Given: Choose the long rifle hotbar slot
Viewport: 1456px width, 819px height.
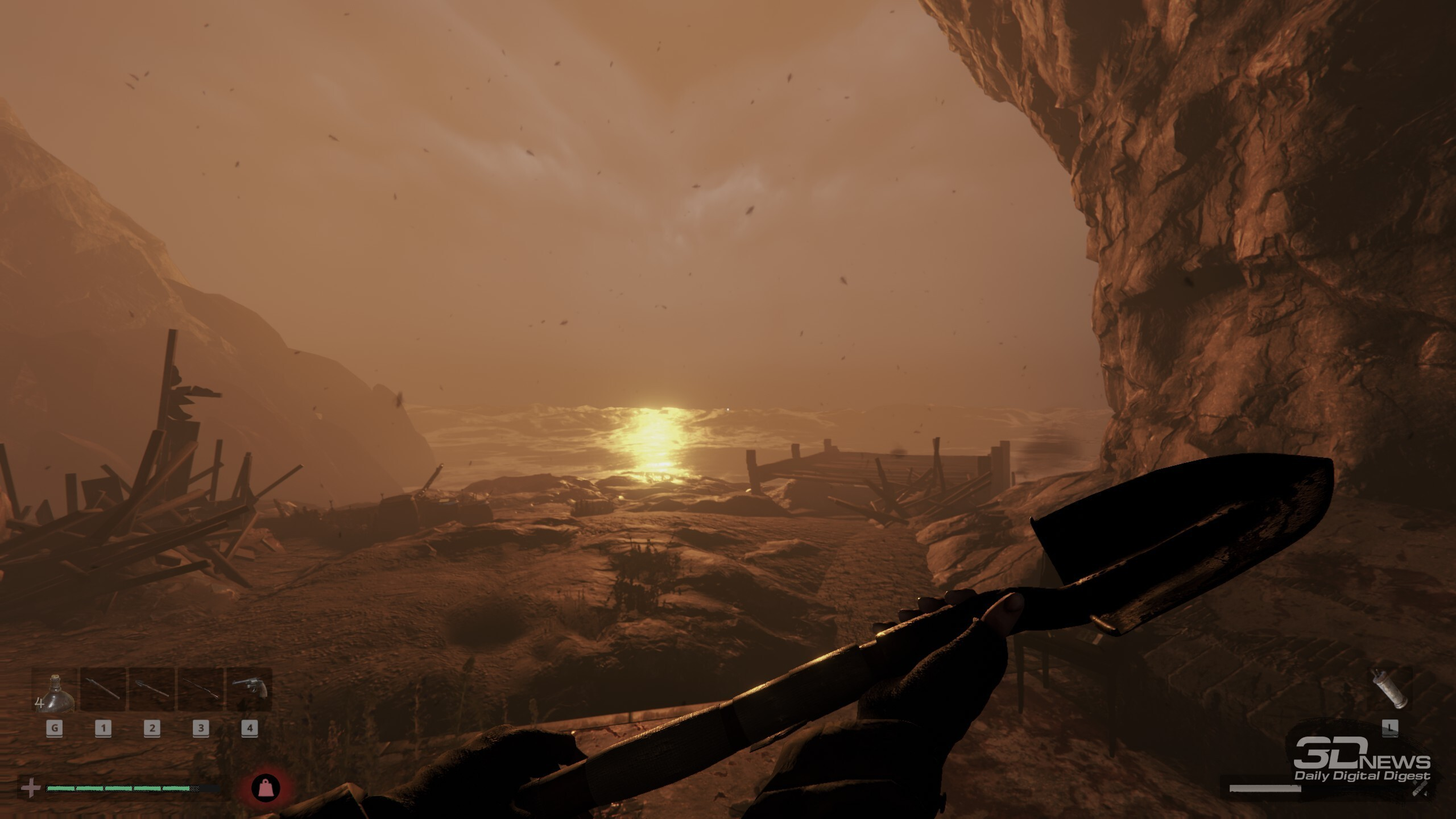Looking at the screenshot, I should (201, 689).
